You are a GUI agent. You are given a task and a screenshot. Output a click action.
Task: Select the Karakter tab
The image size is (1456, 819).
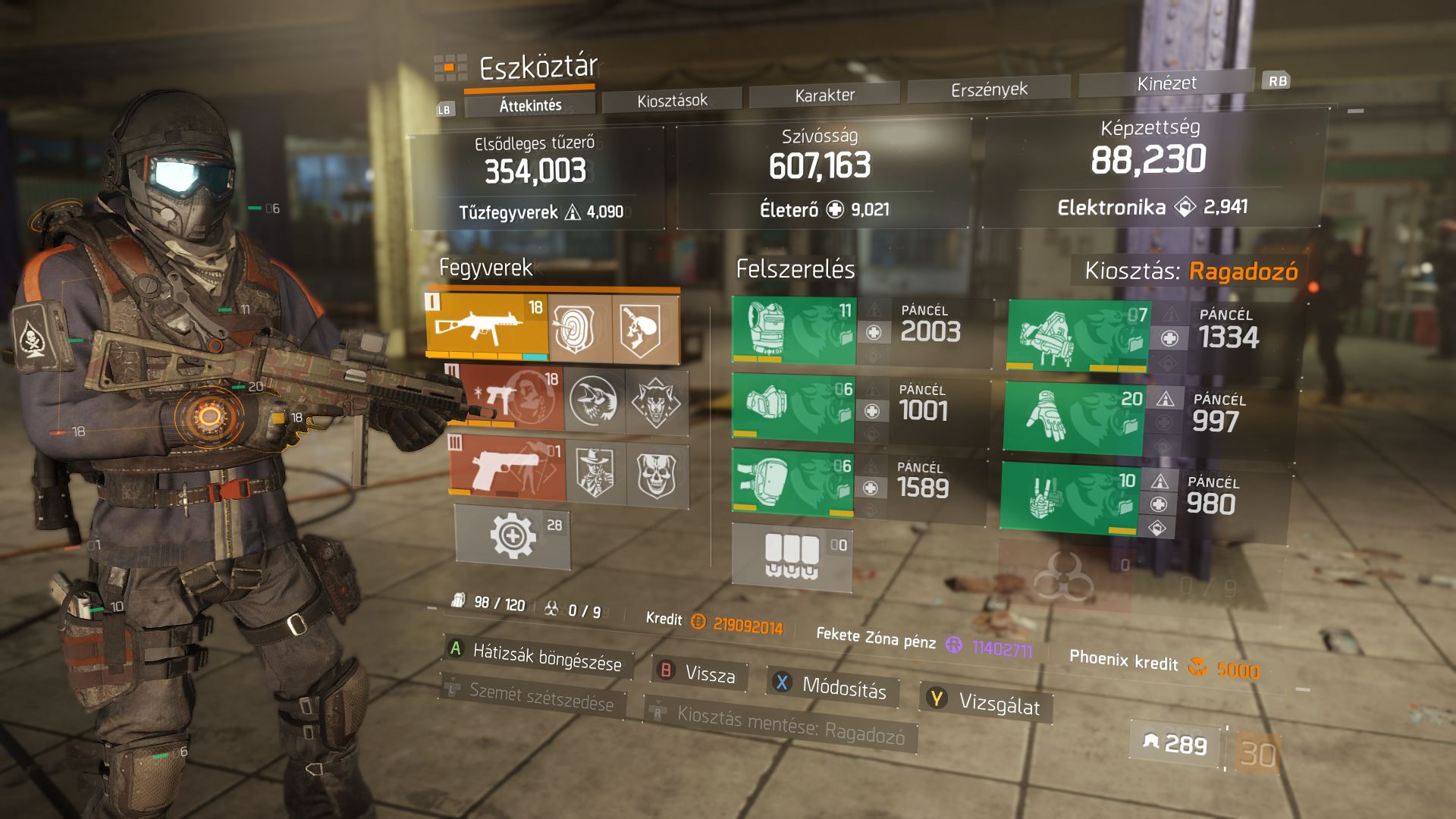click(x=824, y=95)
